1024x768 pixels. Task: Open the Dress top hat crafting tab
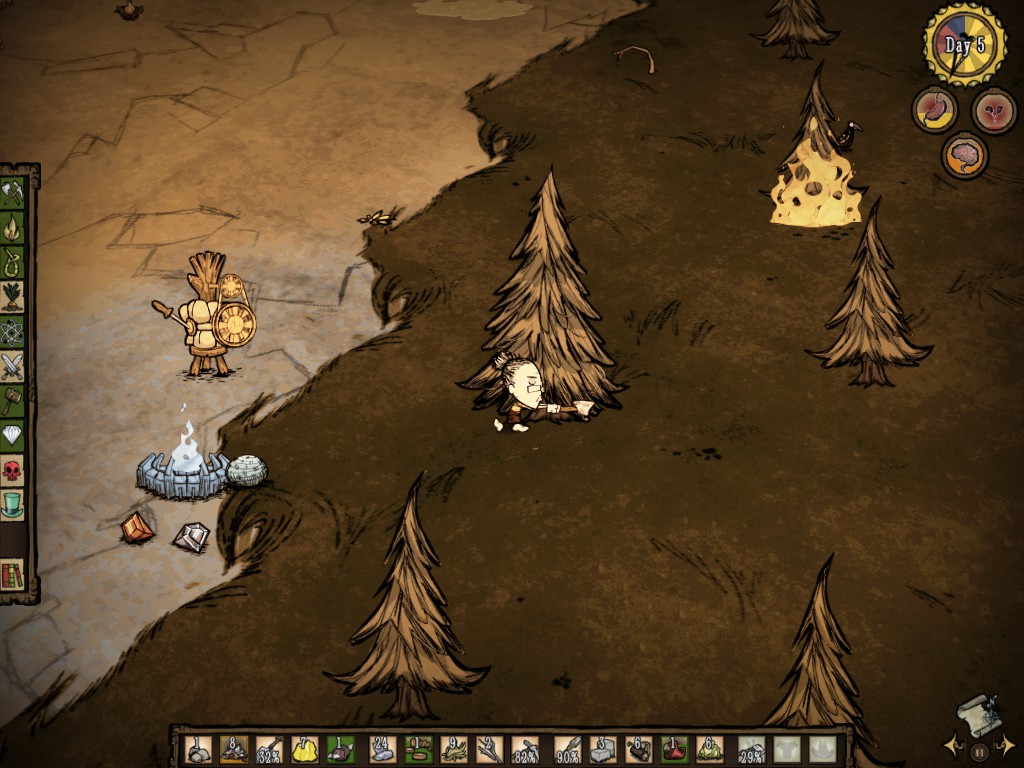(12, 504)
